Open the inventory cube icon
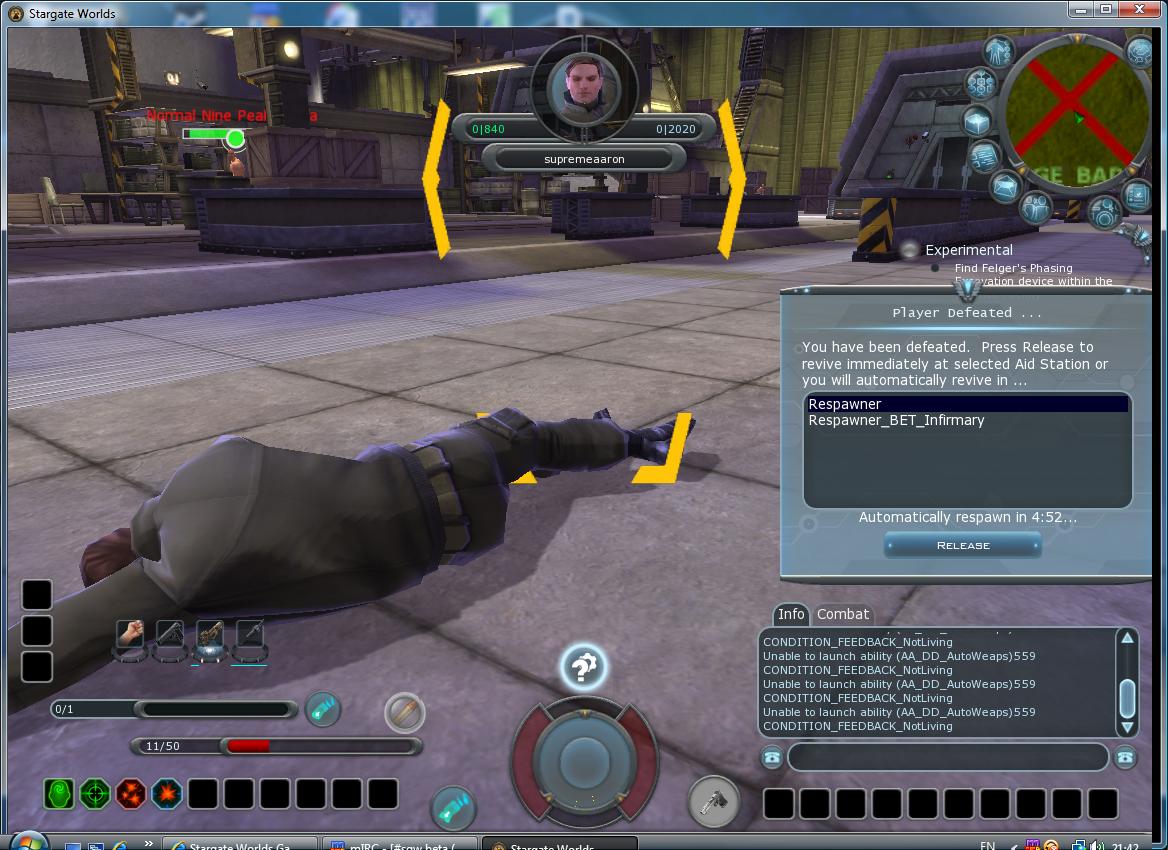 [976, 122]
